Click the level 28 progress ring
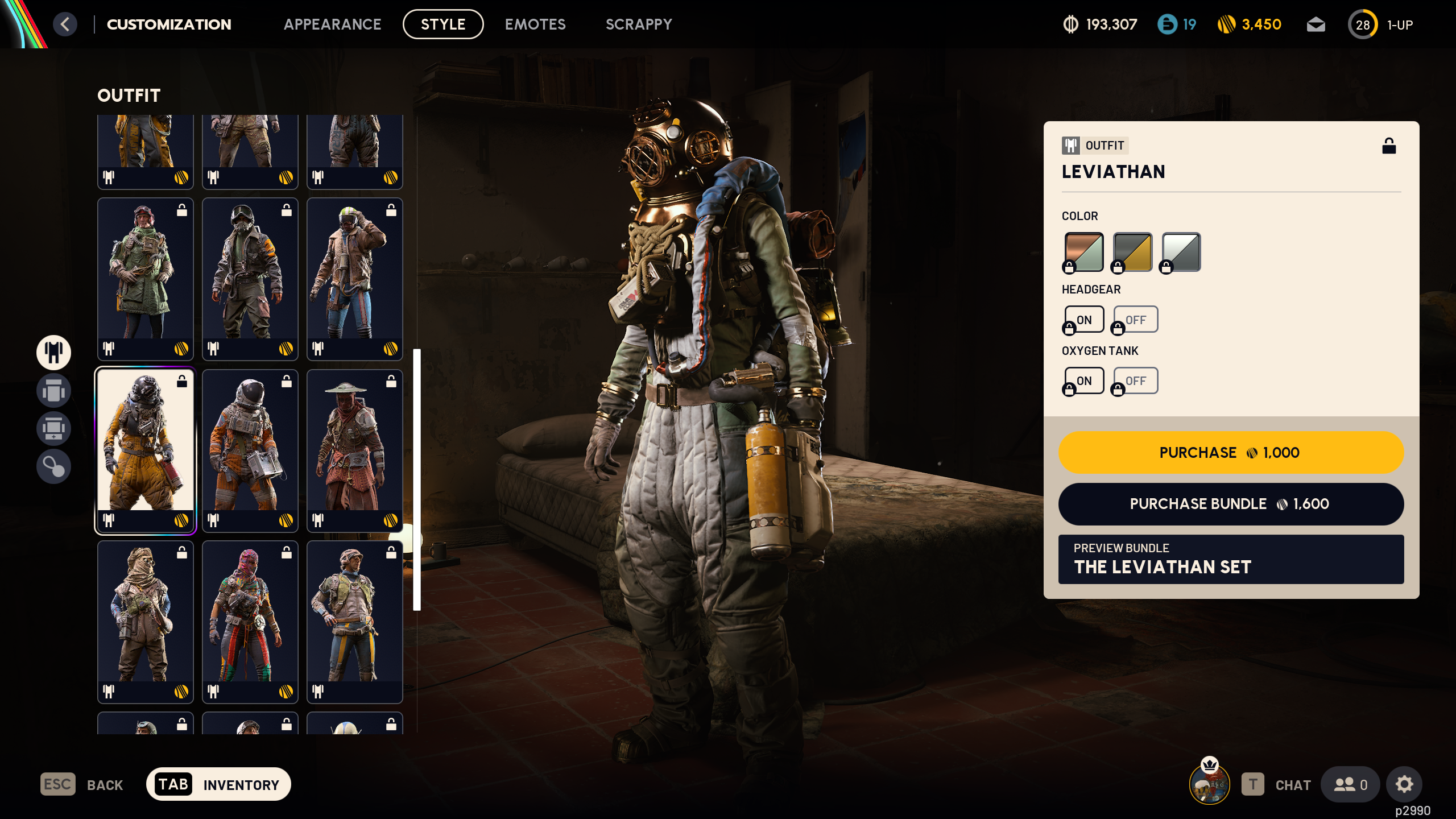Screen dimensions: 1456x819 1363,24
